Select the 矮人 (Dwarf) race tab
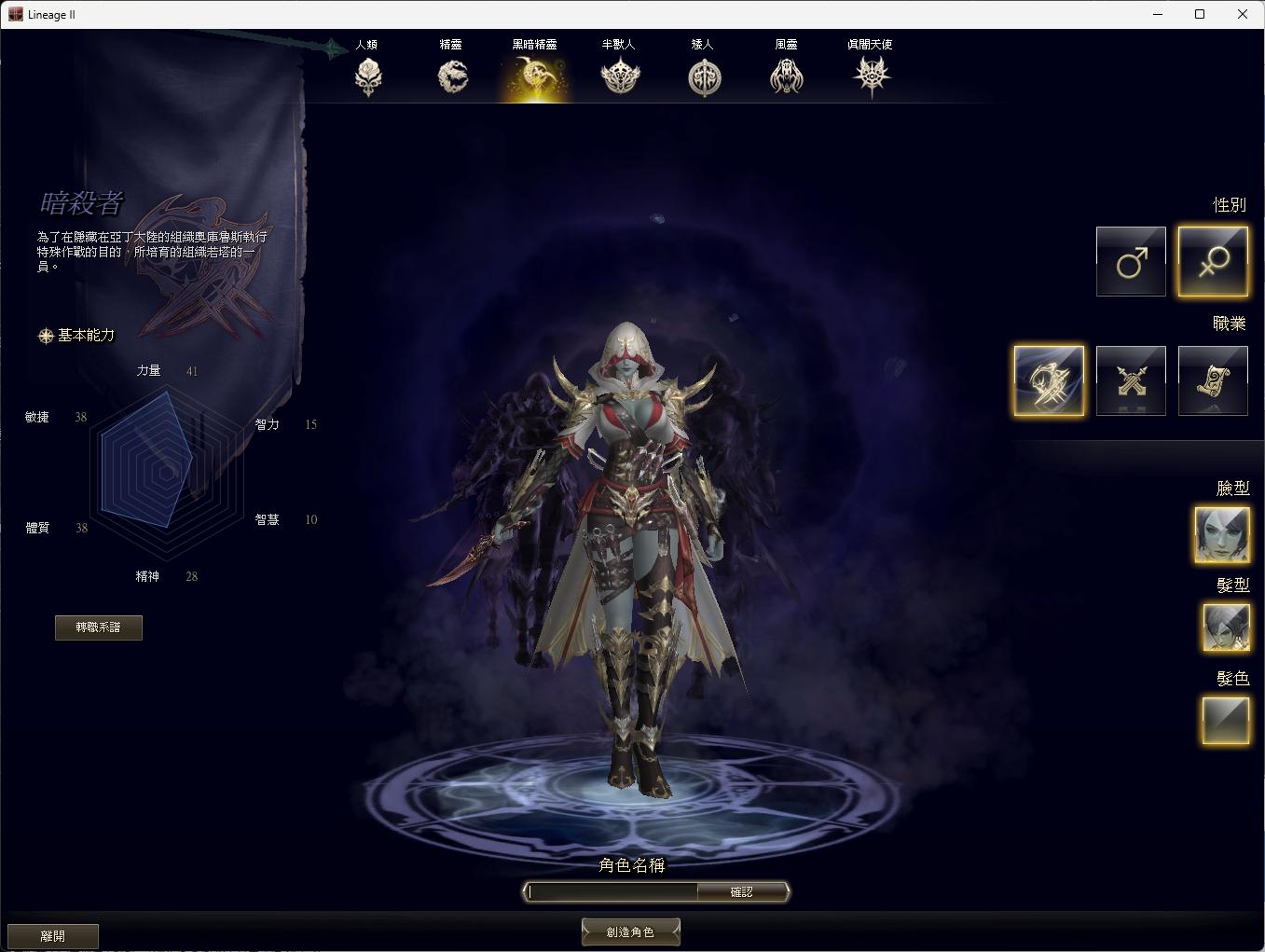Viewport: 1265px width, 952px height. pos(704,75)
